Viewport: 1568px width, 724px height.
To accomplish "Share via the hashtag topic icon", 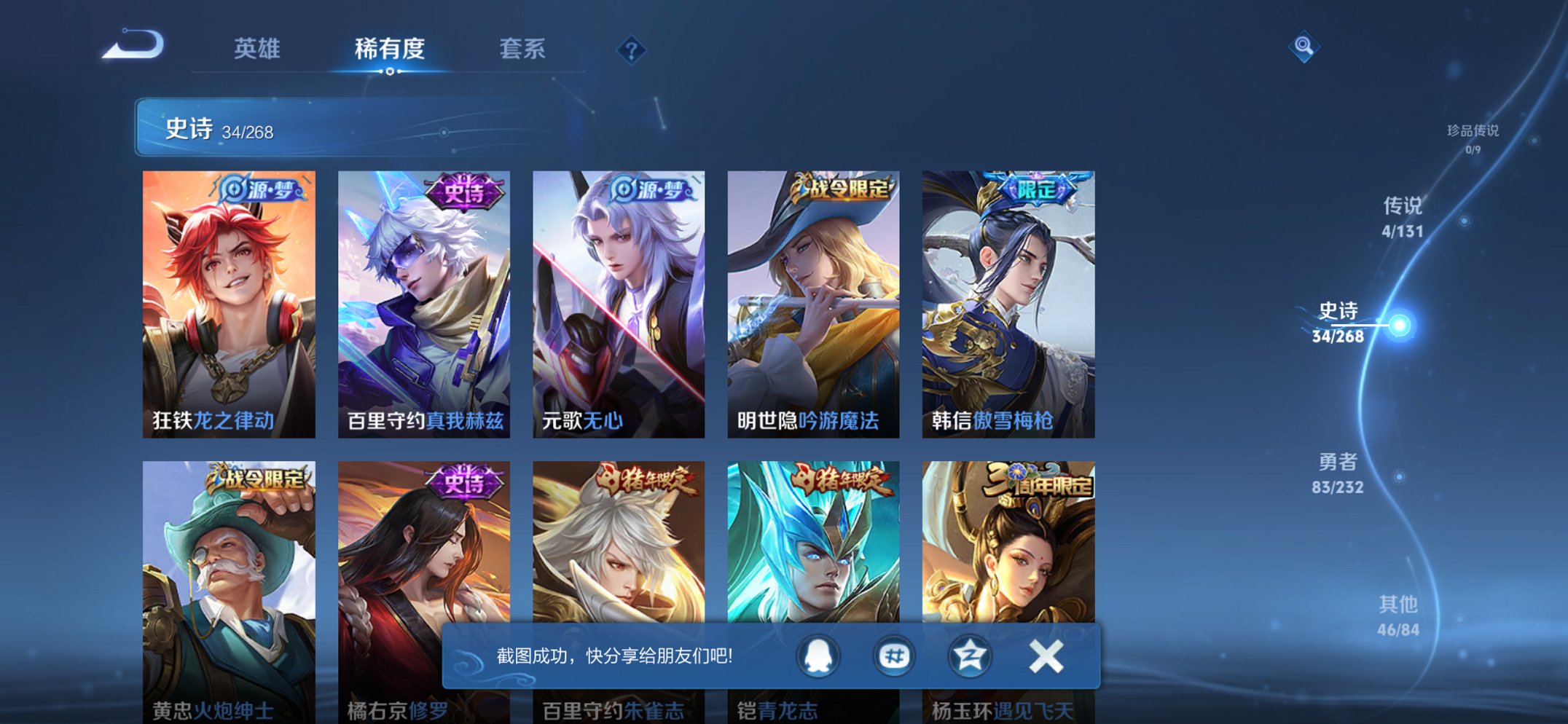I will coord(895,656).
